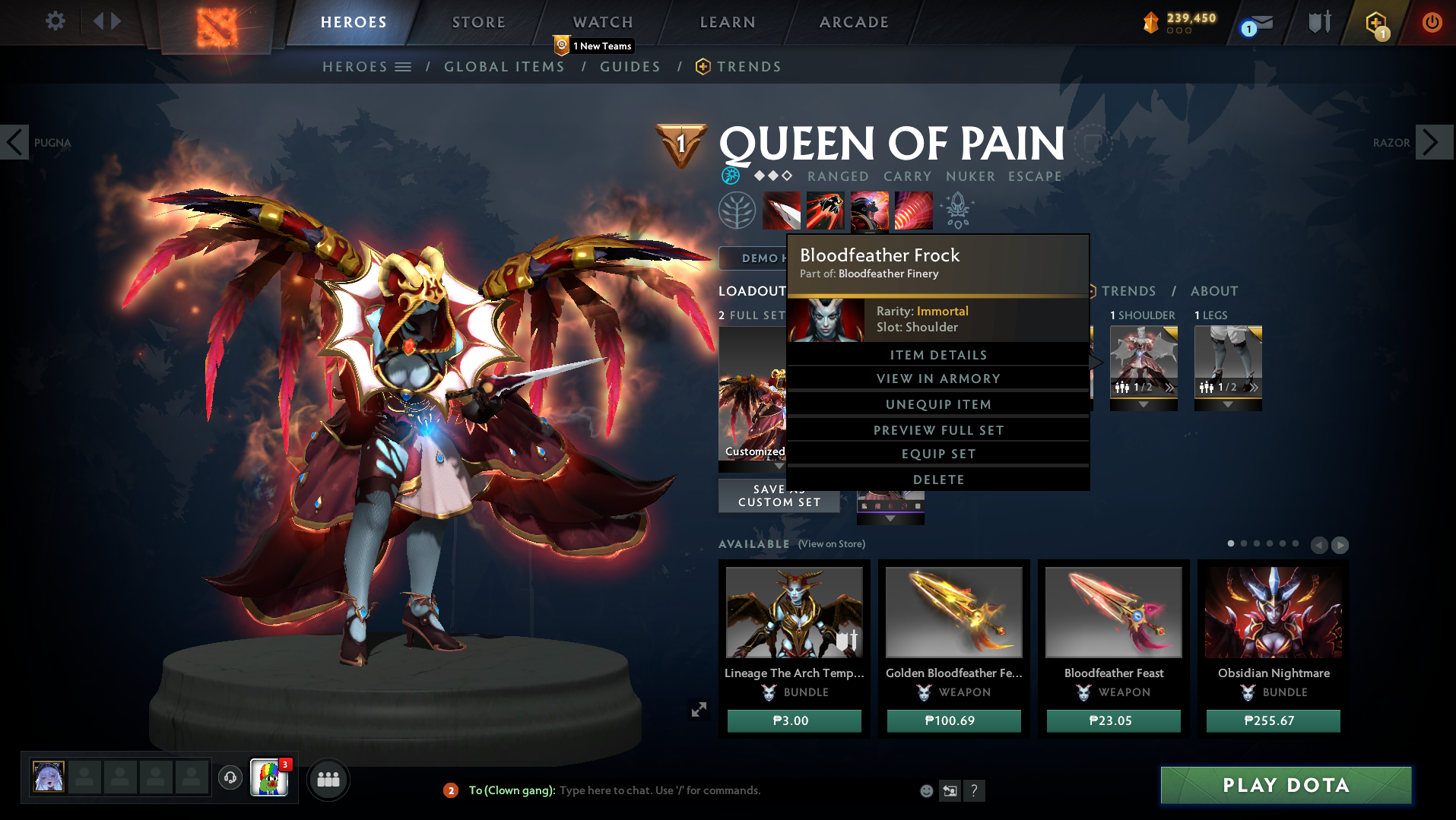Click the Queen of Pain hero portrait insignia
The width and height of the screenshot is (1456, 820).
point(682,144)
